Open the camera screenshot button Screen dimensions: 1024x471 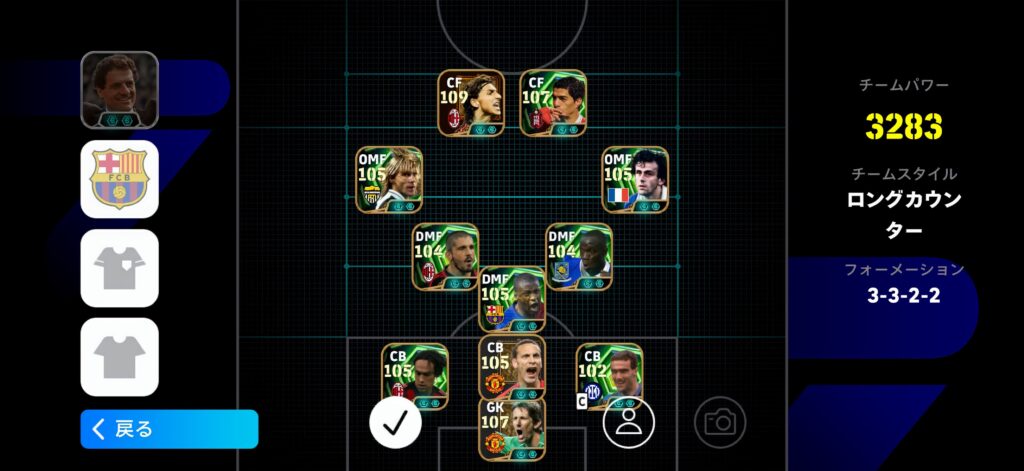pyautogui.click(x=720, y=422)
